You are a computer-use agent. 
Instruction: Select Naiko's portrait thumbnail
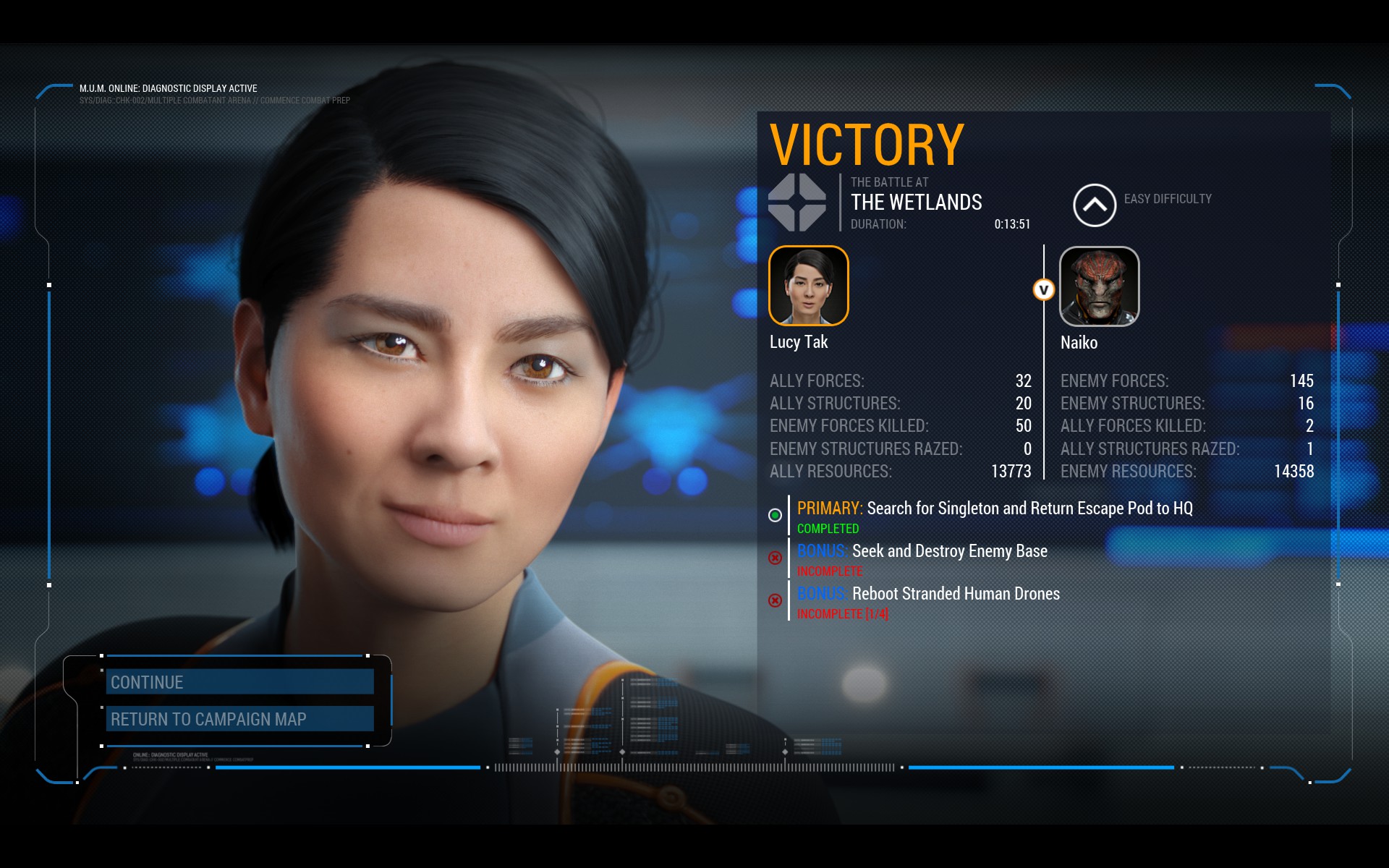pyautogui.click(x=1099, y=286)
